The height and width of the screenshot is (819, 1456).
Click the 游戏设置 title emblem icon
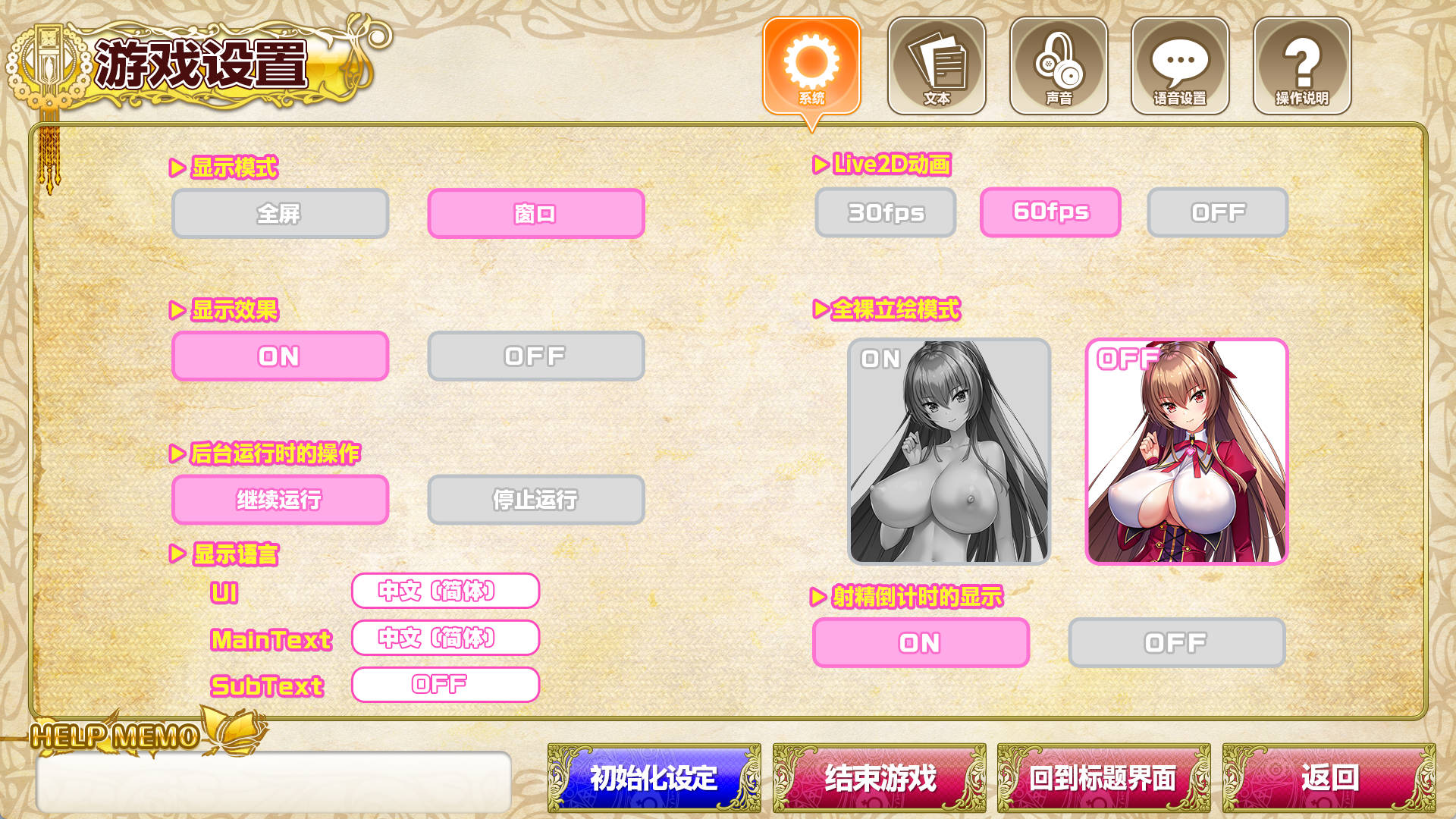point(47,61)
